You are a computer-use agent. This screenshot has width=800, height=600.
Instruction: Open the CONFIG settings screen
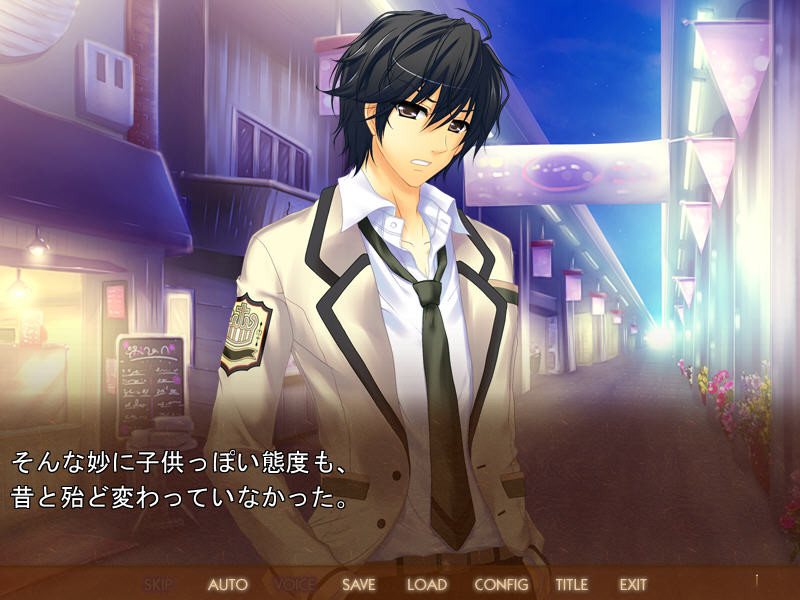pyautogui.click(x=501, y=584)
